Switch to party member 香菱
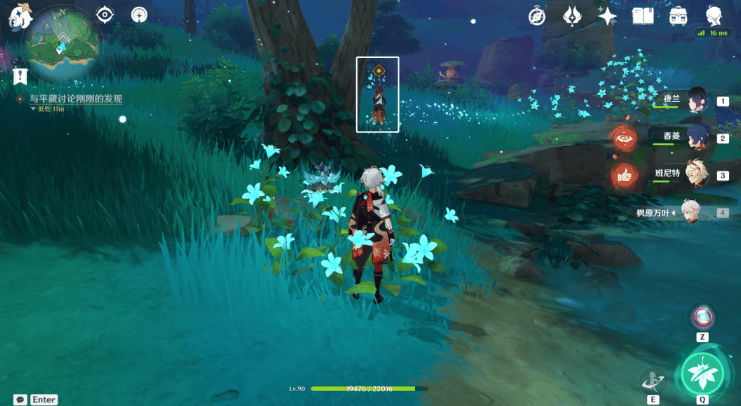The width and height of the screenshot is (741, 406). point(697,137)
